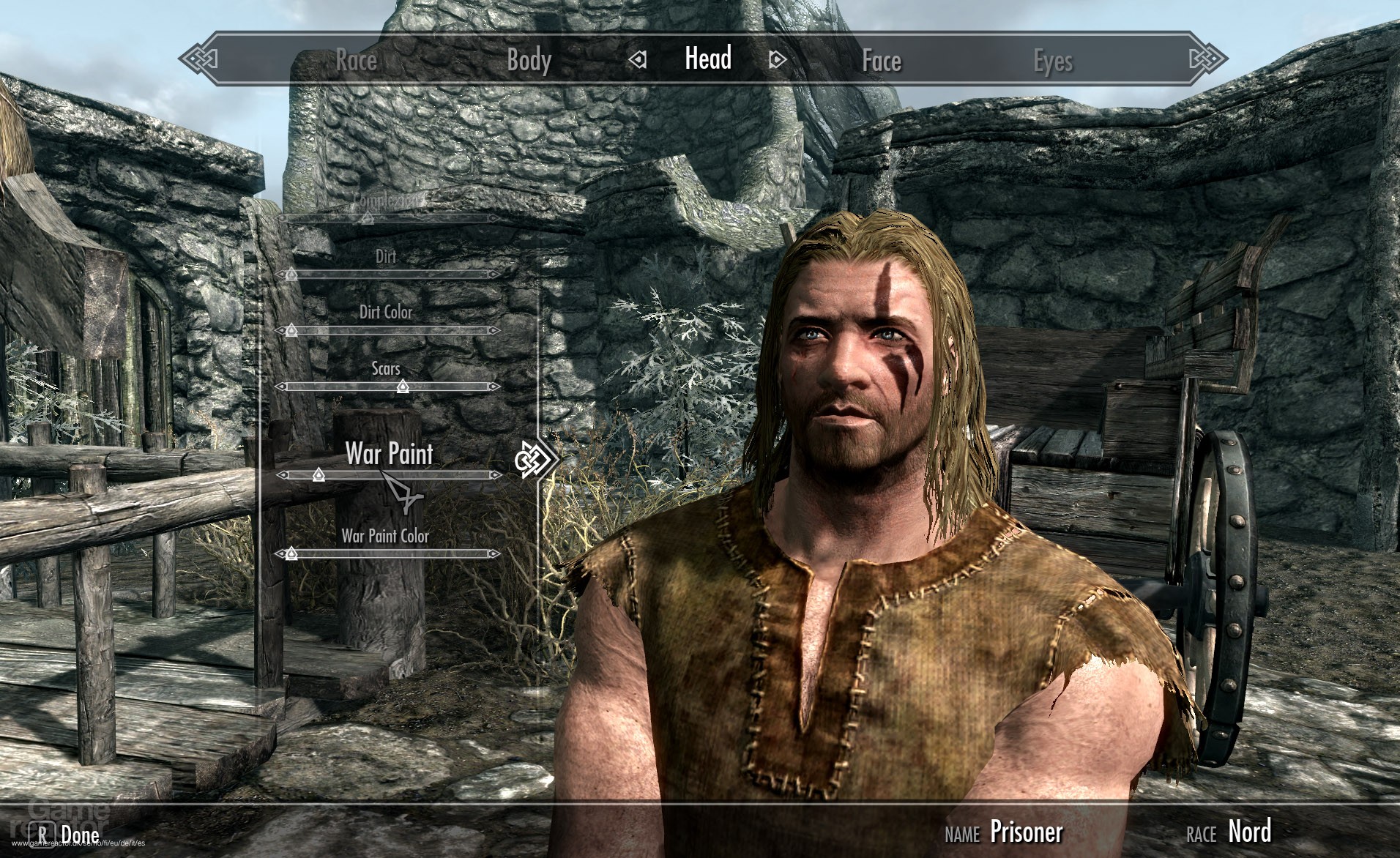Adjust the Dirt Color slider
This screenshot has width=1400, height=858.
click(x=292, y=331)
